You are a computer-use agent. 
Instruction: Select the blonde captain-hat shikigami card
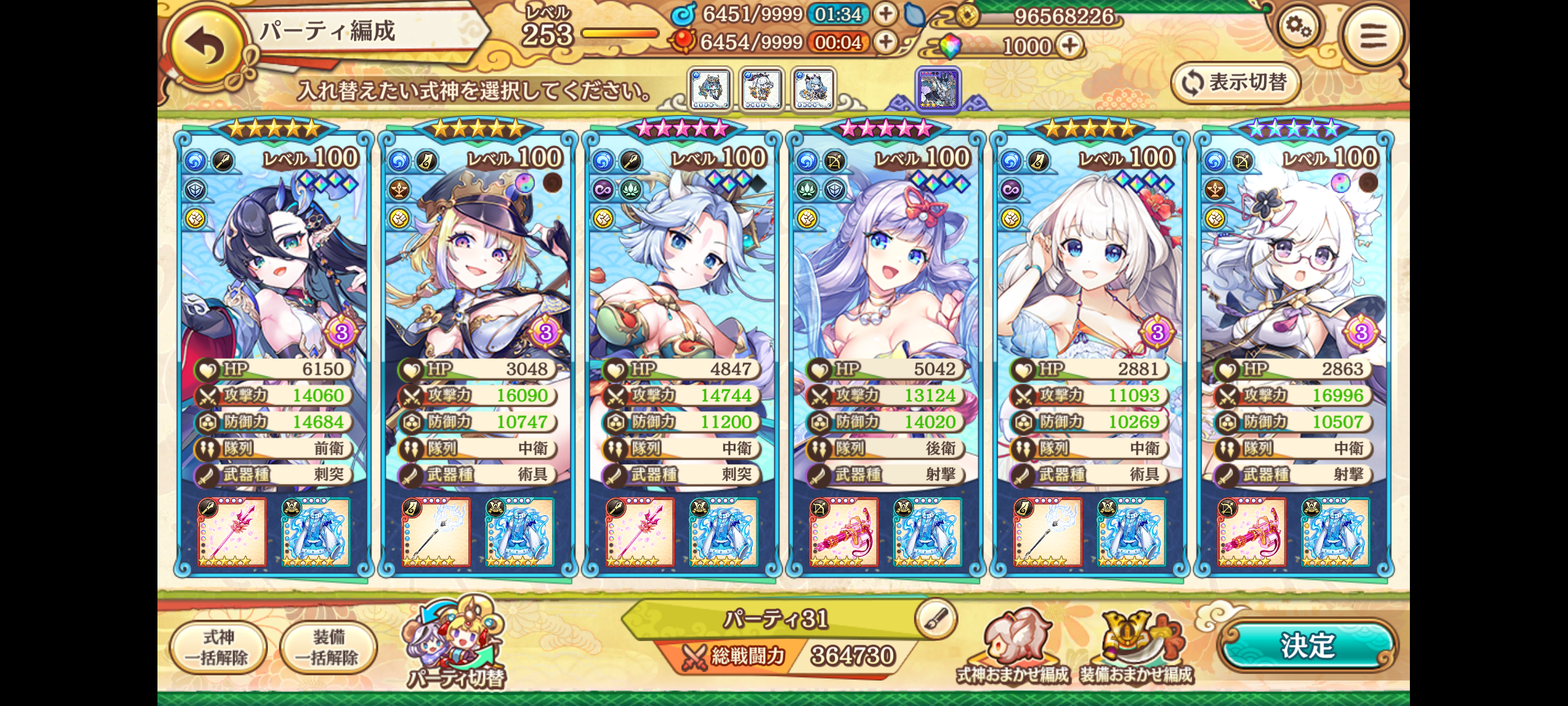click(x=478, y=275)
